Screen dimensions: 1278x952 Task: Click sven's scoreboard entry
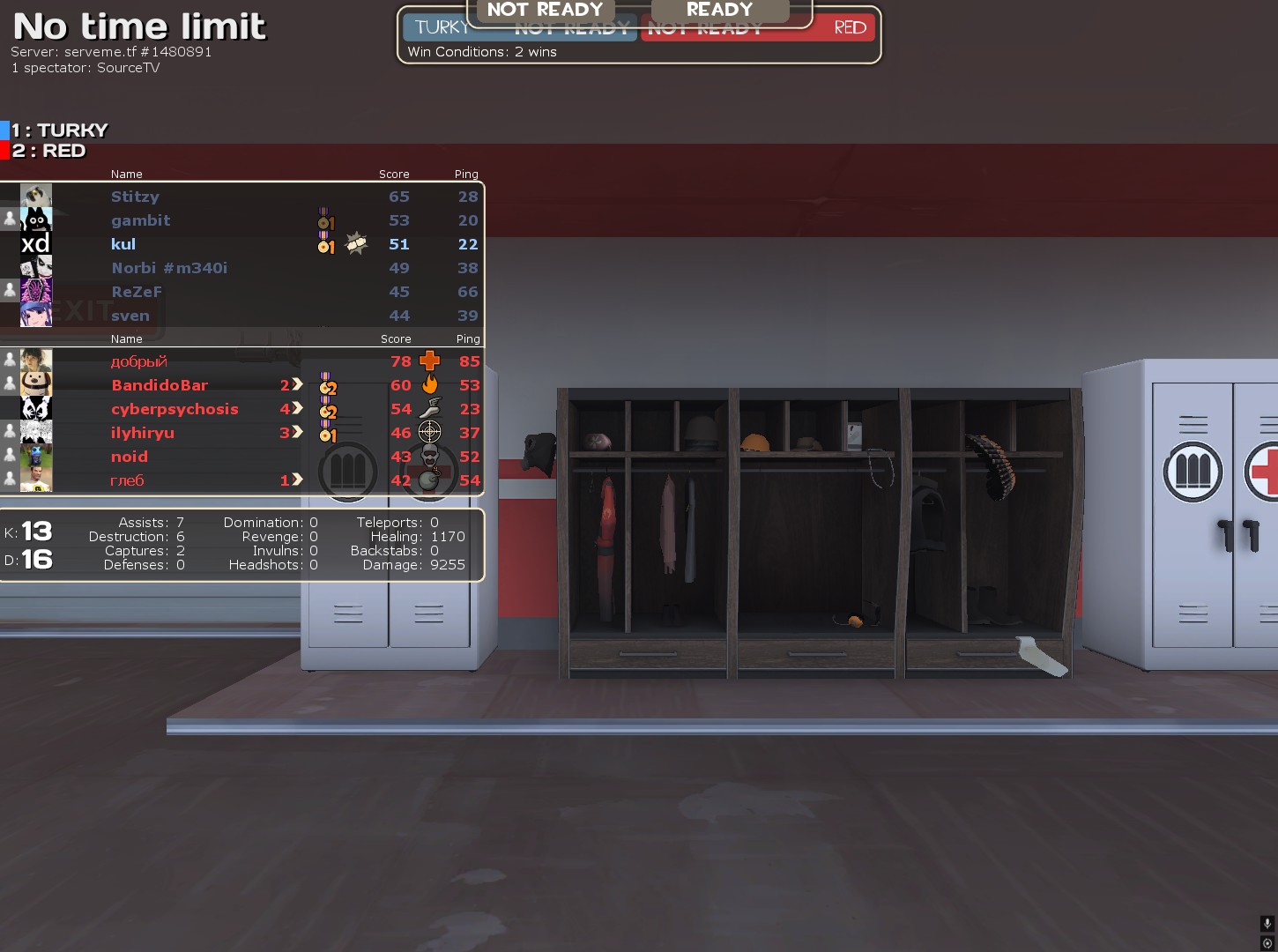click(x=130, y=316)
